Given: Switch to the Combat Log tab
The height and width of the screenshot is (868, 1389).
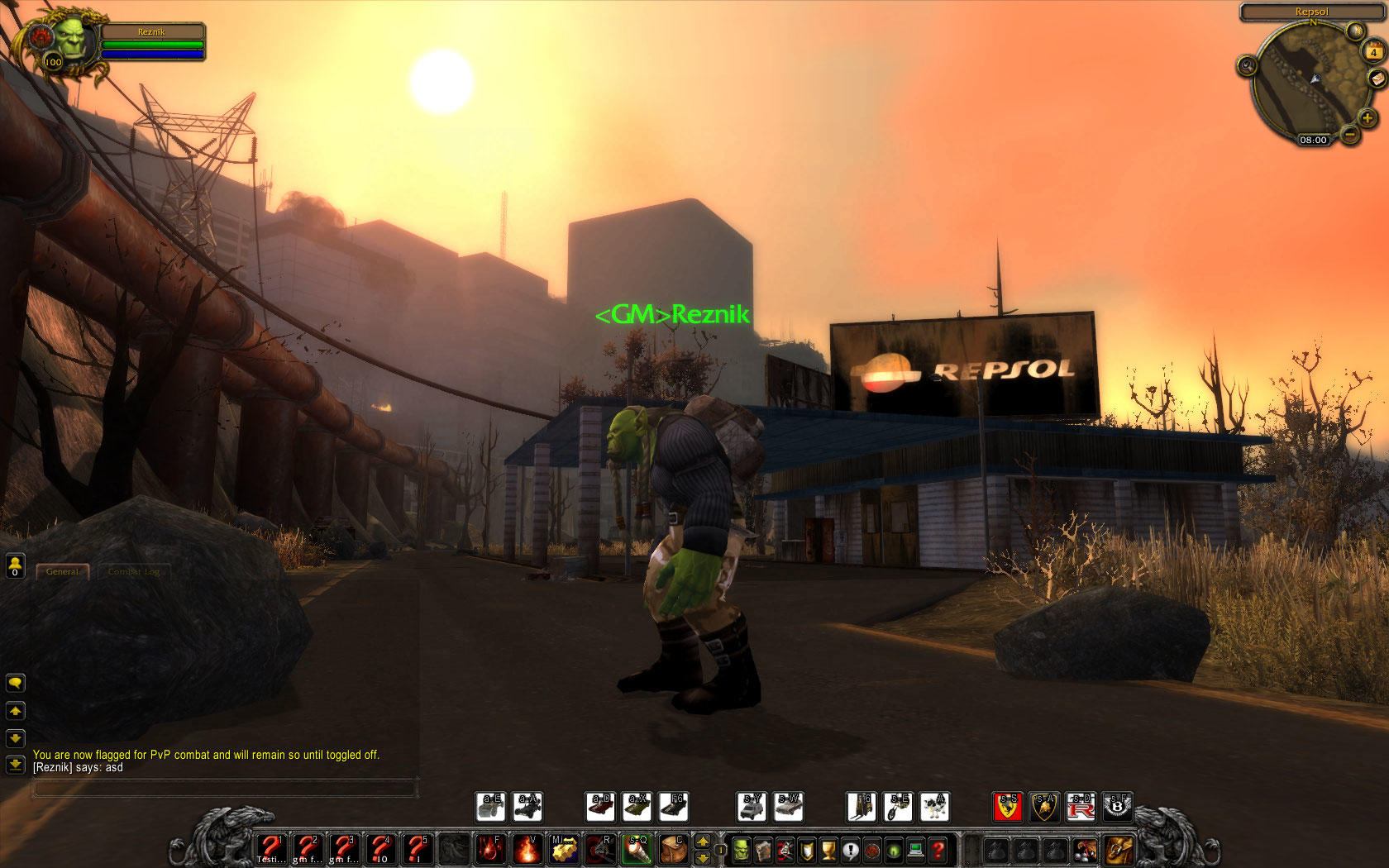Looking at the screenshot, I should coord(135,570).
